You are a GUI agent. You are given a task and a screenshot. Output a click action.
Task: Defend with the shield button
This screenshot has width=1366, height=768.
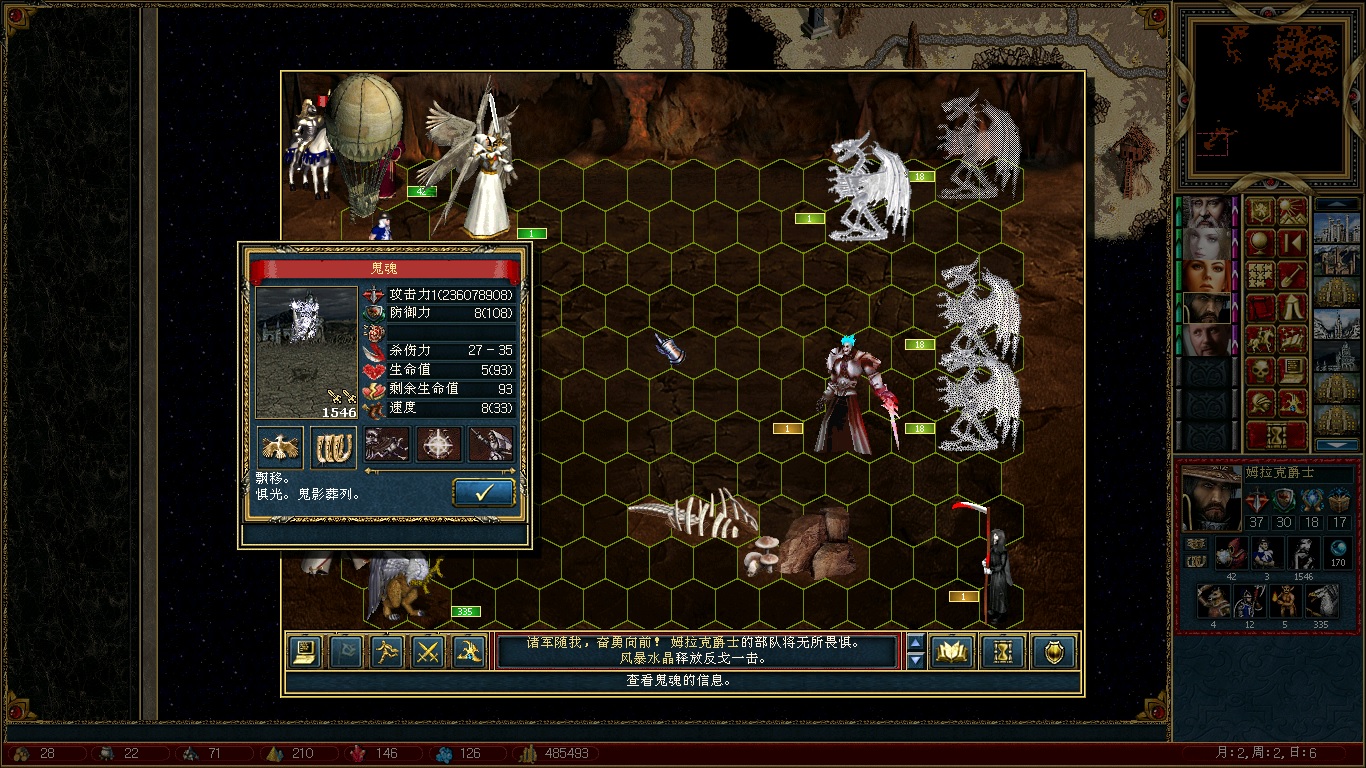pyautogui.click(x=1054, y=652)
